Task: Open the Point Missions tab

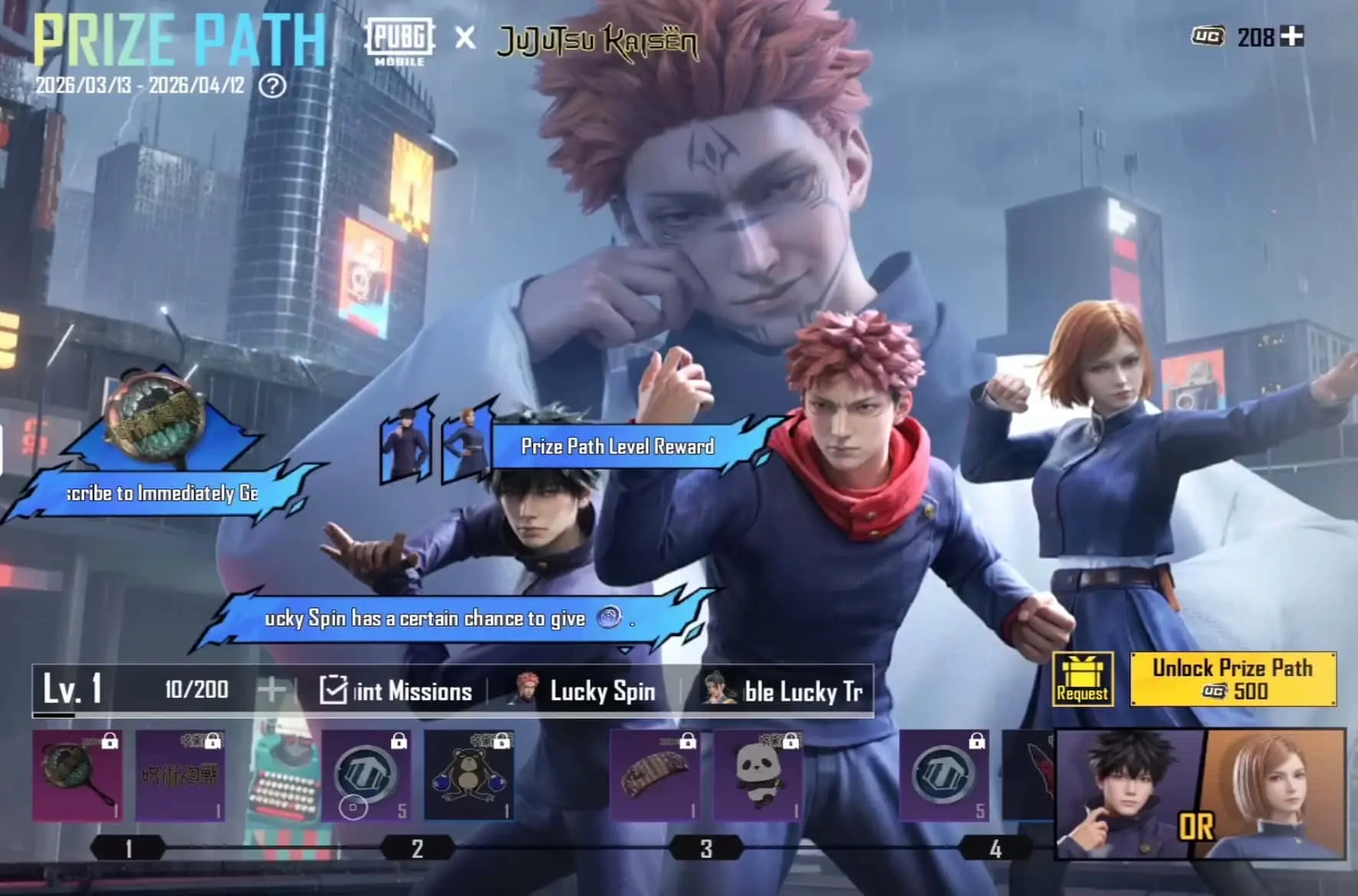Action: pyautogui.click(x=396, y=691)
